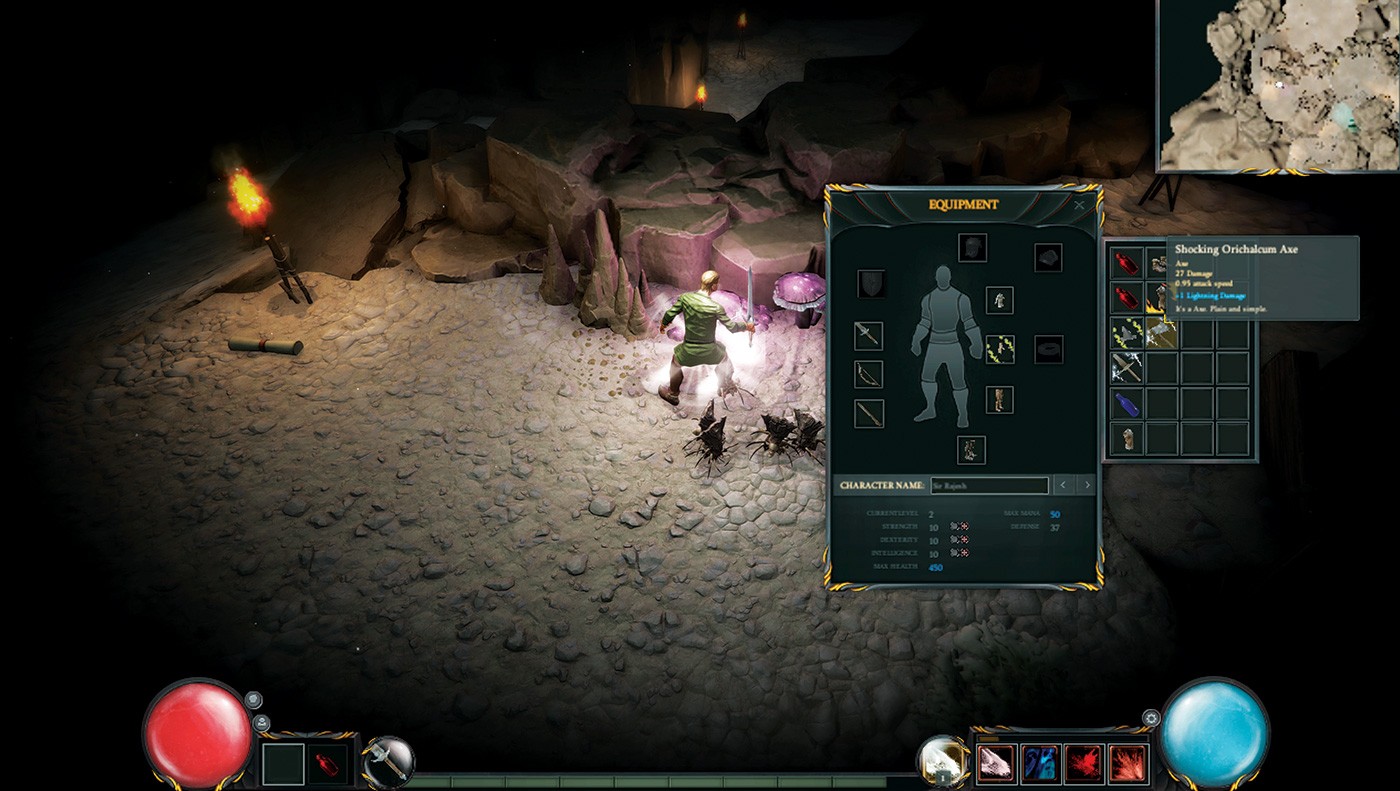
Task: Click the hammer weapon orb
Action: [388, 762]
